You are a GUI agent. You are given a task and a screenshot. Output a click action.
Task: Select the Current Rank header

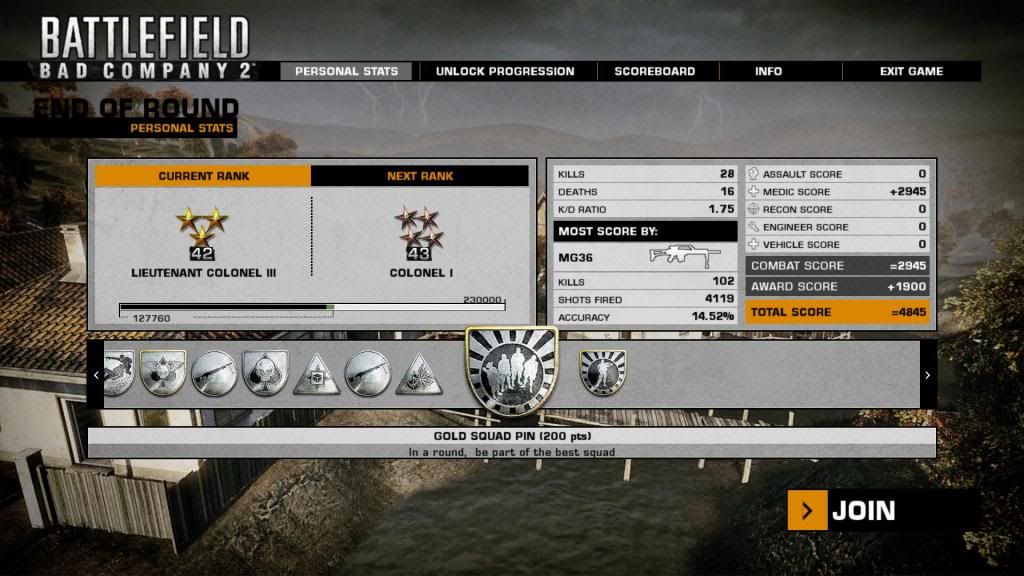point(203,176)
